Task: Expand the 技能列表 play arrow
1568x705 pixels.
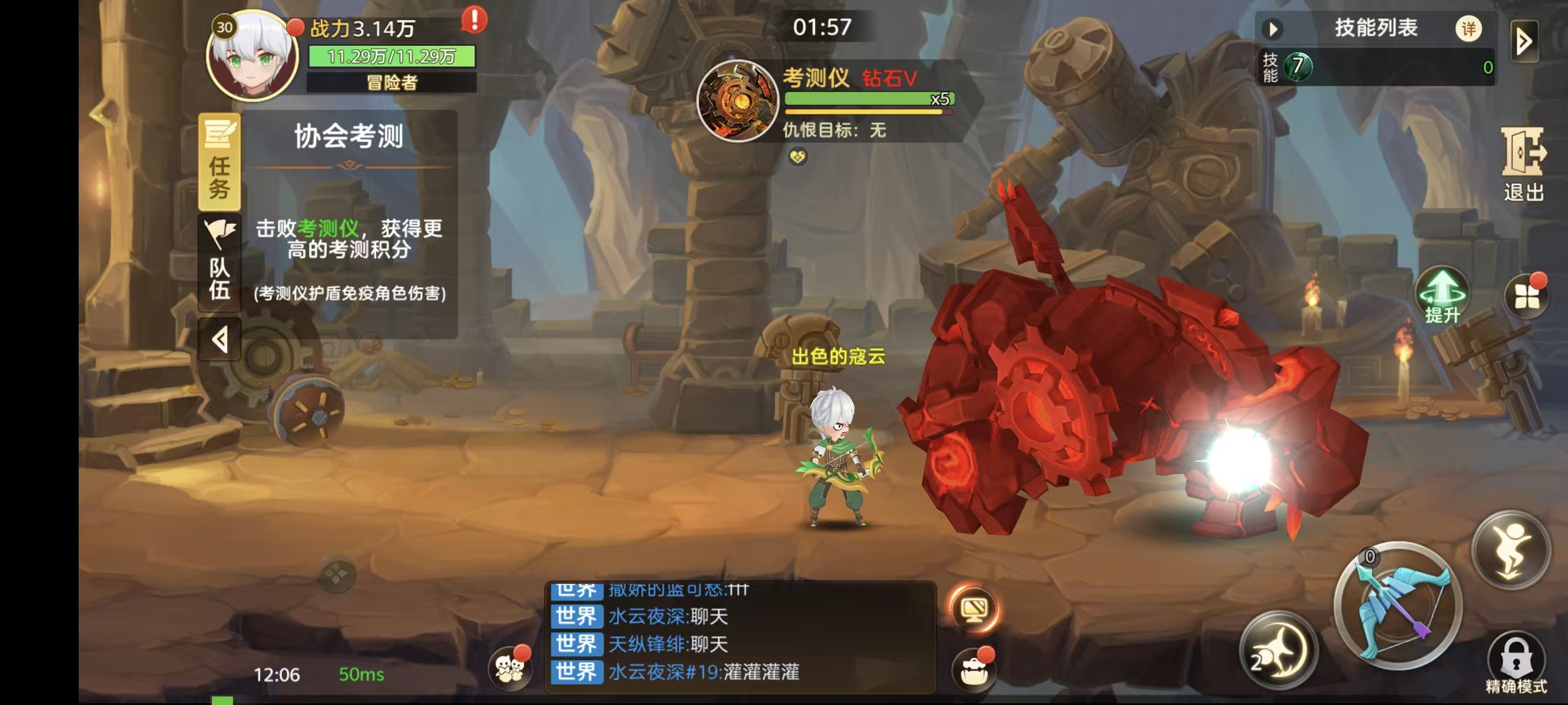Action: (1273, 29)
